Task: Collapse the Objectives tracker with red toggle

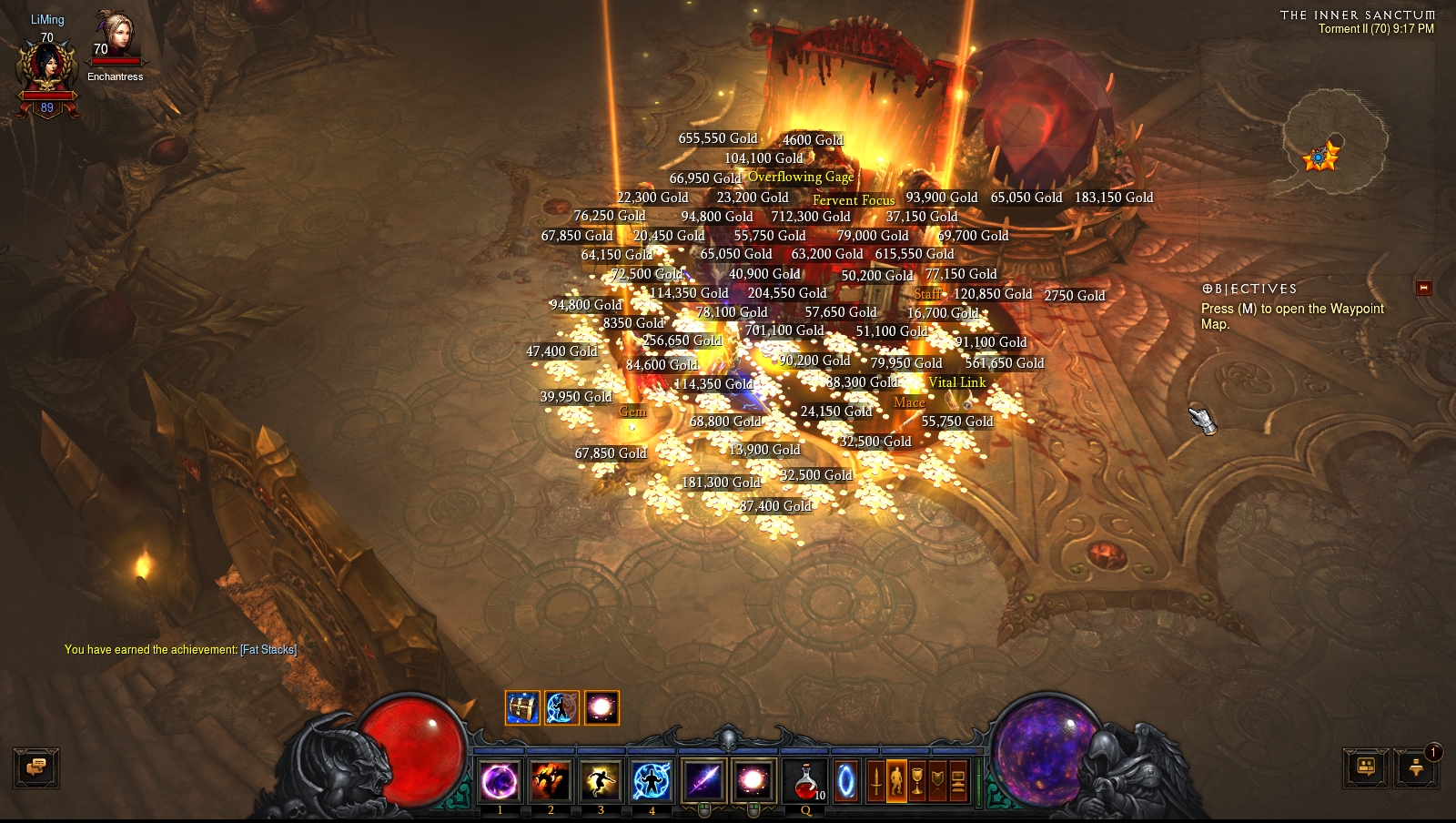Action: 1424,288
